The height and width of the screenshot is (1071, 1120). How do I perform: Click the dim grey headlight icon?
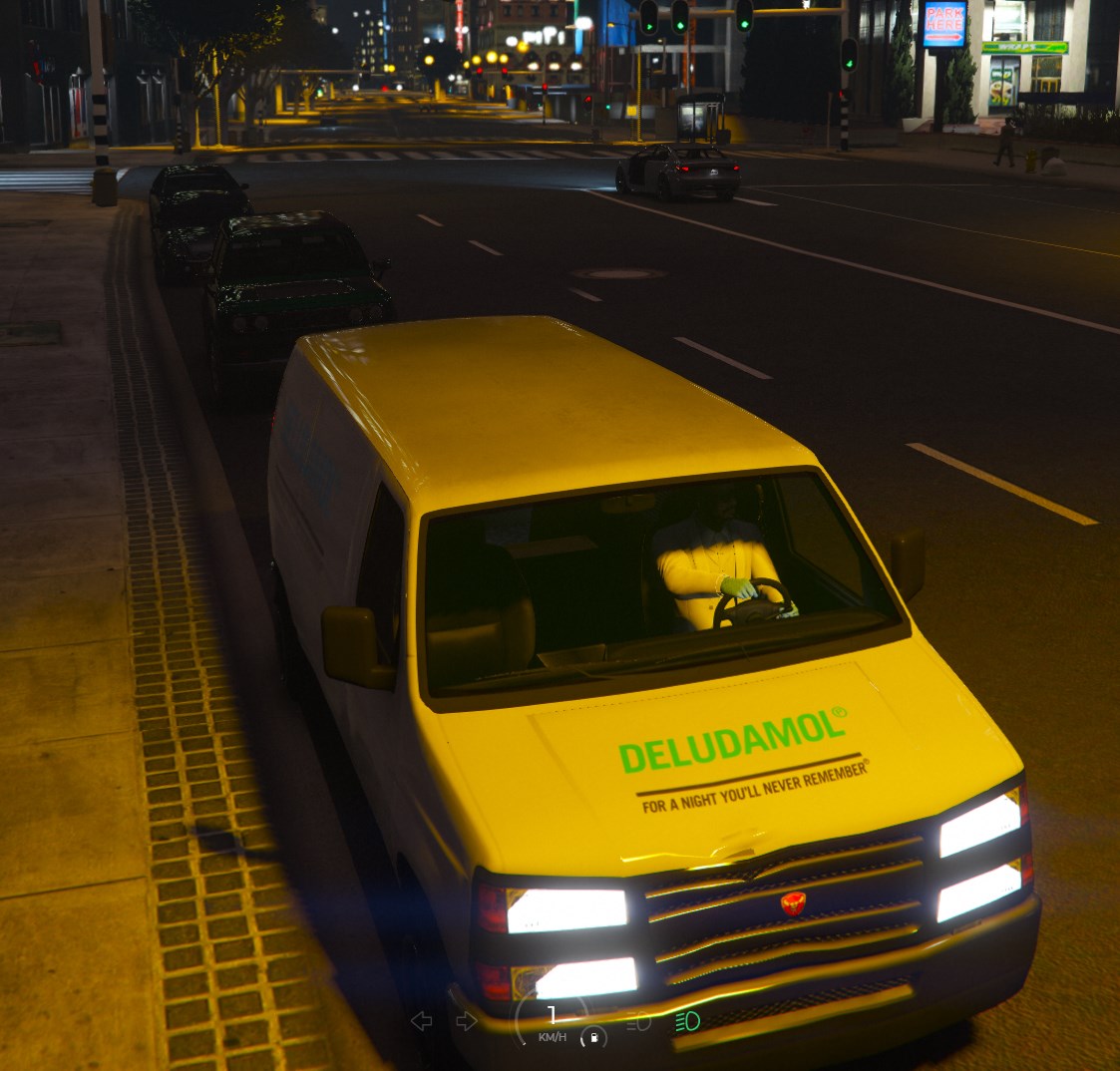coord(638,1020)
